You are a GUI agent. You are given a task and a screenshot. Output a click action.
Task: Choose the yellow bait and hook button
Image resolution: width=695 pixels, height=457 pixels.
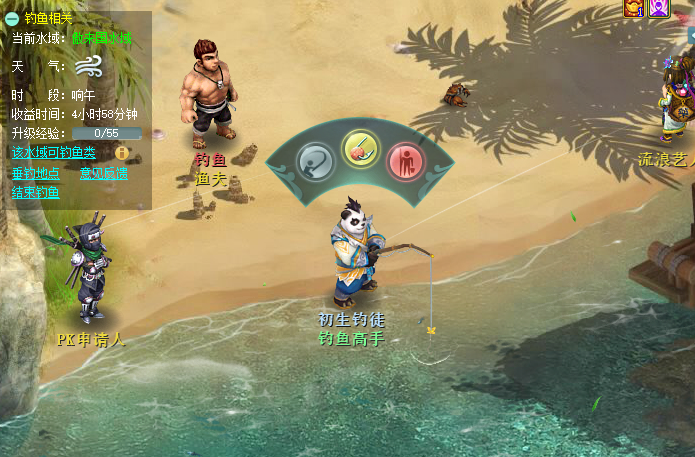[x=360, y=149]
